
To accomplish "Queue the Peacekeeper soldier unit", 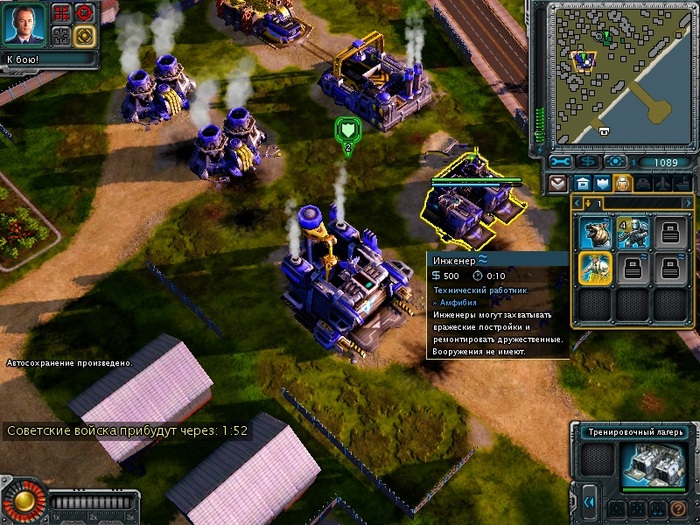I will coord(633,233).
